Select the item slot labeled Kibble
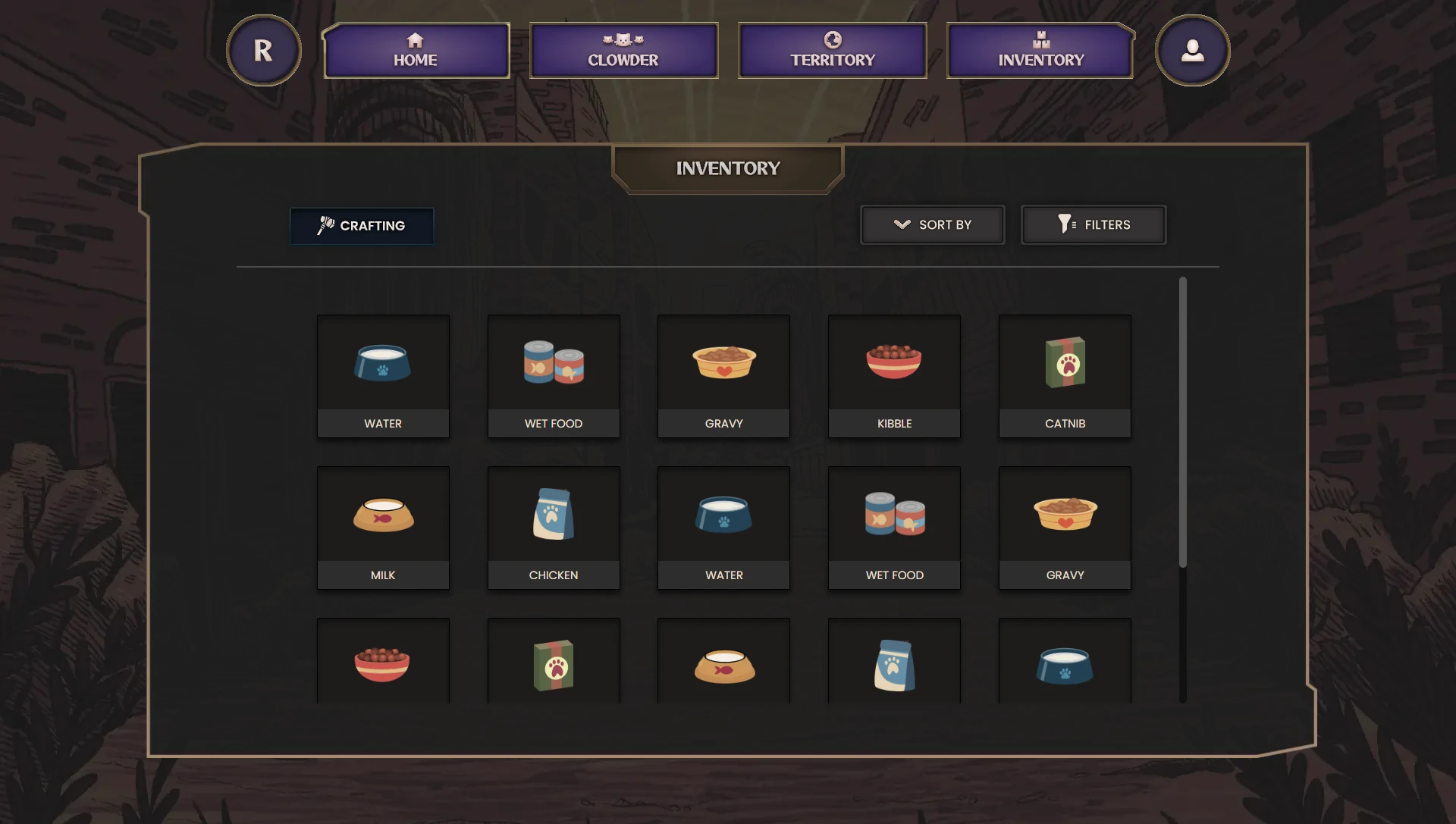Screen dimensions: 1456x824 click(x=894, y=376)
